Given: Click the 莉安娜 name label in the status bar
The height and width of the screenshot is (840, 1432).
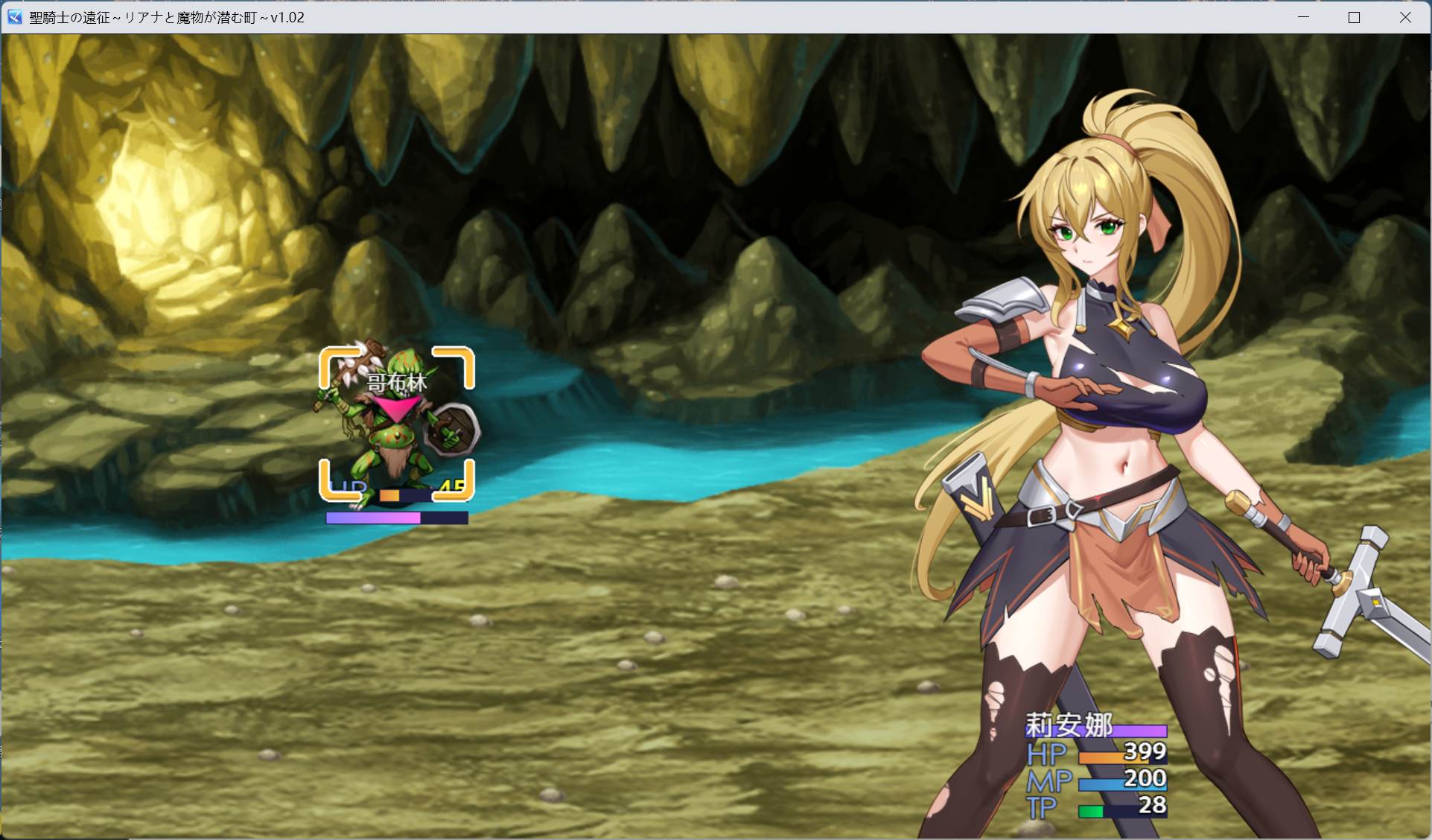Looking at the screenshot, I should pyautogui.click(x=1070, y=723).
